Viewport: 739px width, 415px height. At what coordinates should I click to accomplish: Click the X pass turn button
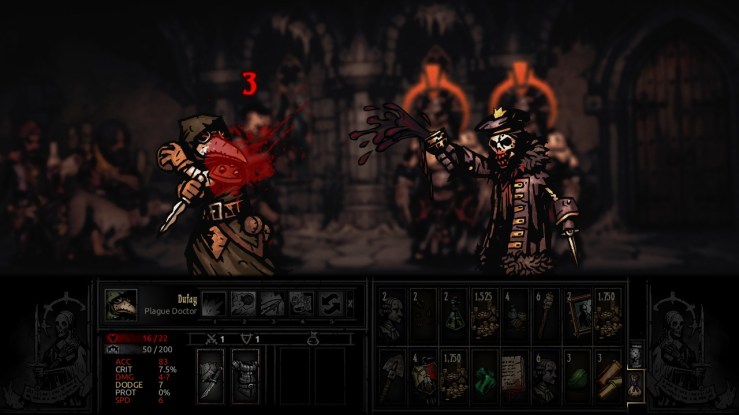(x=349, y=304)
